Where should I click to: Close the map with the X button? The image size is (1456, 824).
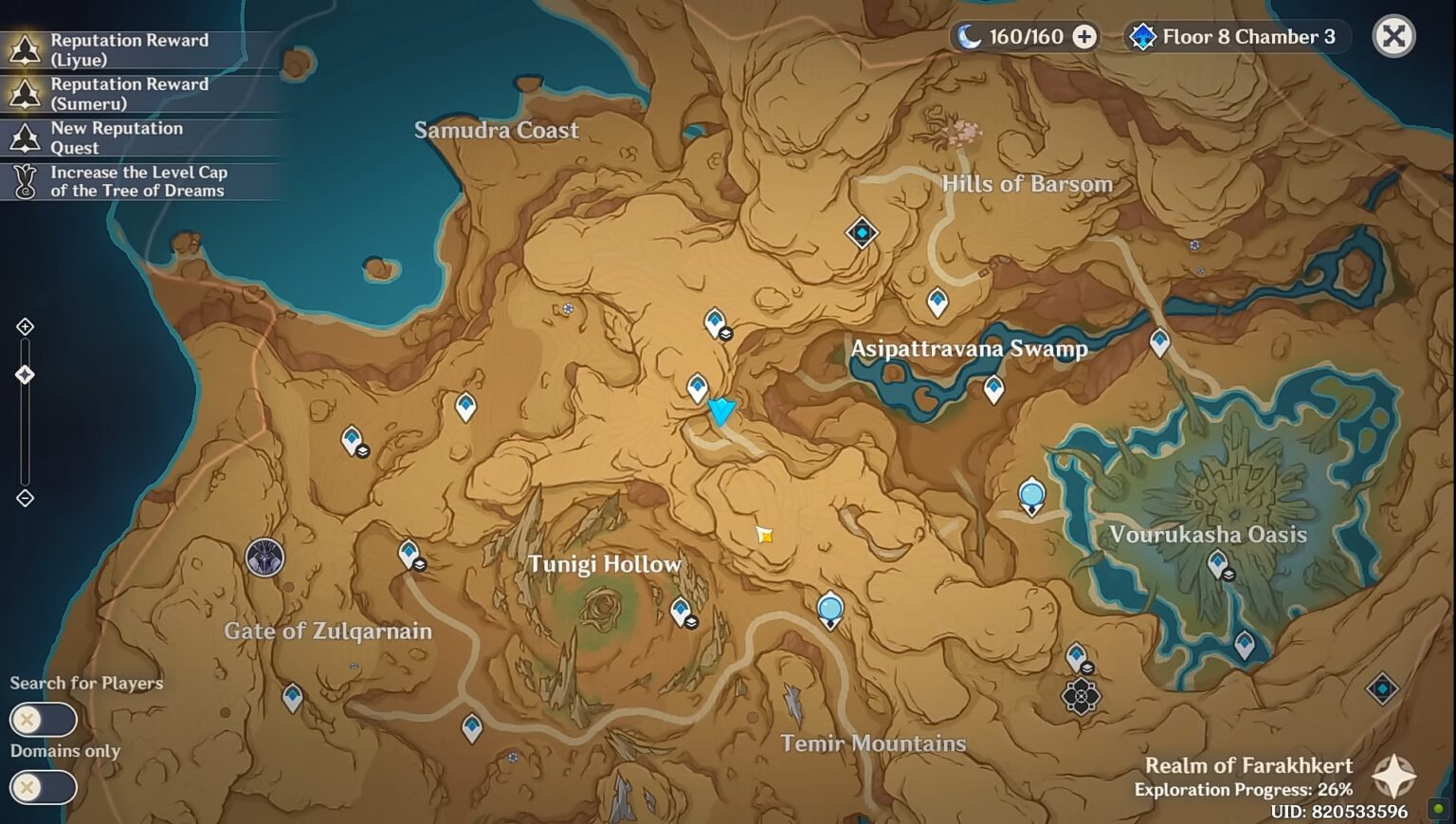(x=1393, y=37)
